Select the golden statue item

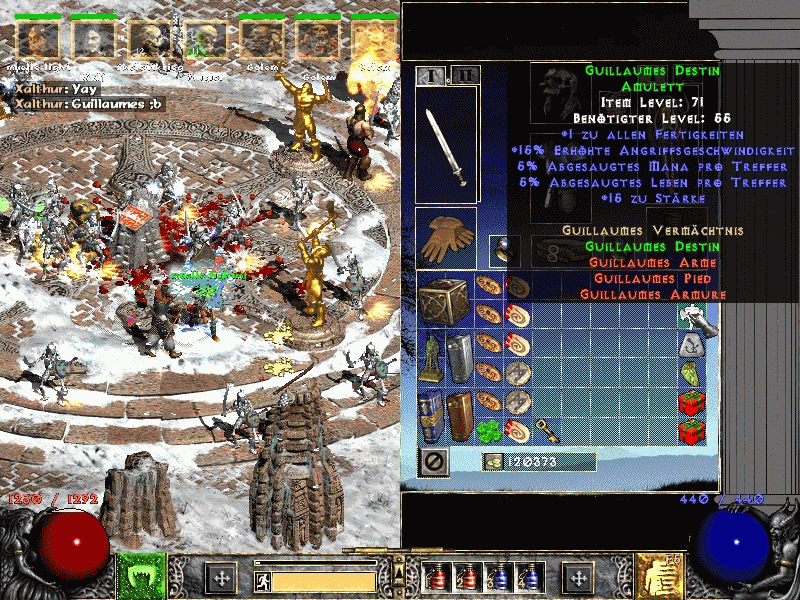432,357
